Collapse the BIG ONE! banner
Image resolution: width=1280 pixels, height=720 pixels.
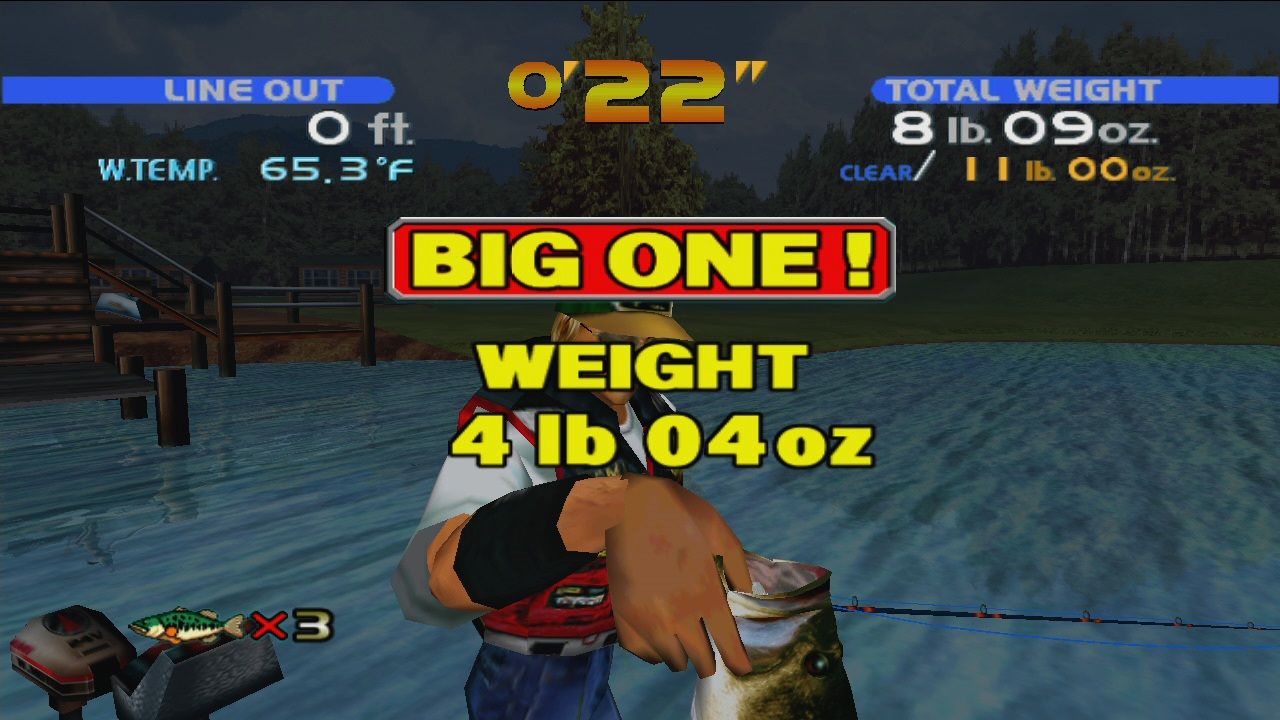tap(640, 258)
